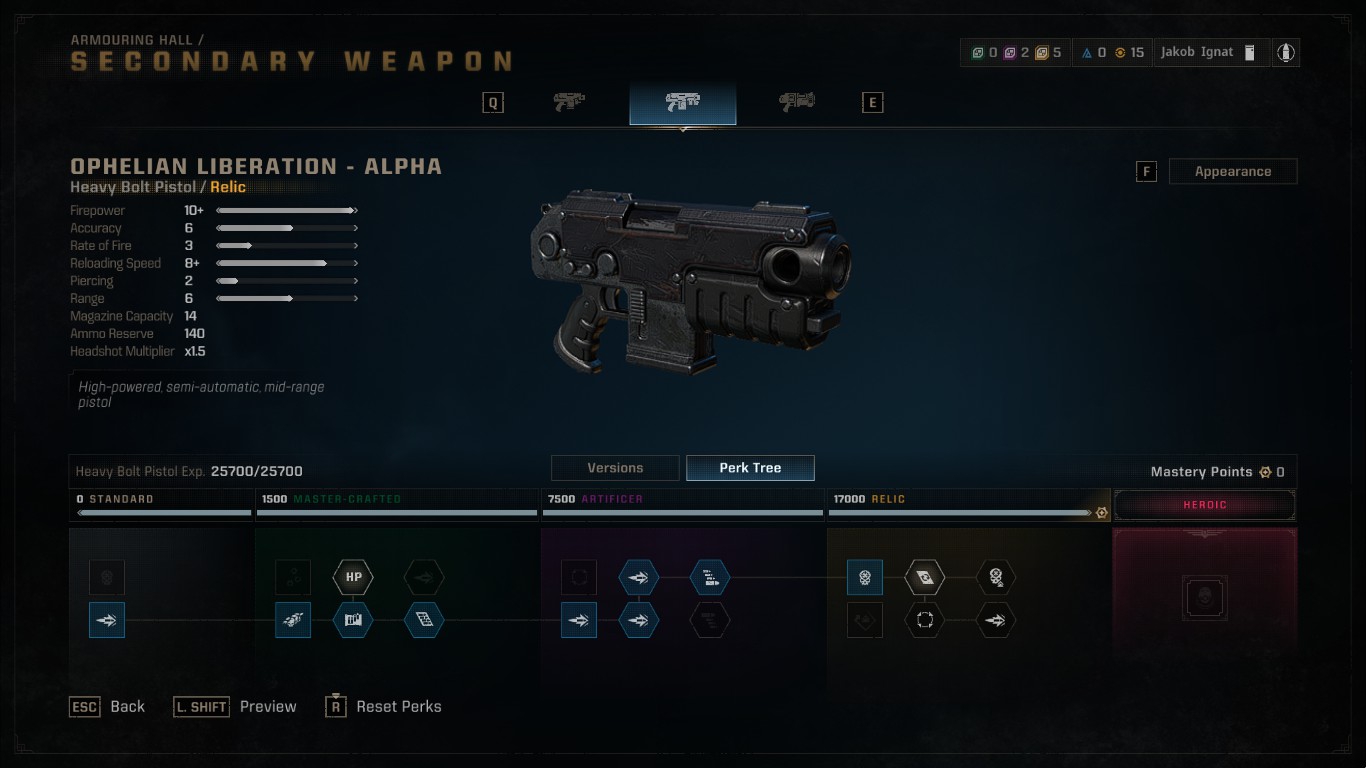
Task: Select the highlighted heavy bolt pistol tab
Action: [x=683, y=102]
